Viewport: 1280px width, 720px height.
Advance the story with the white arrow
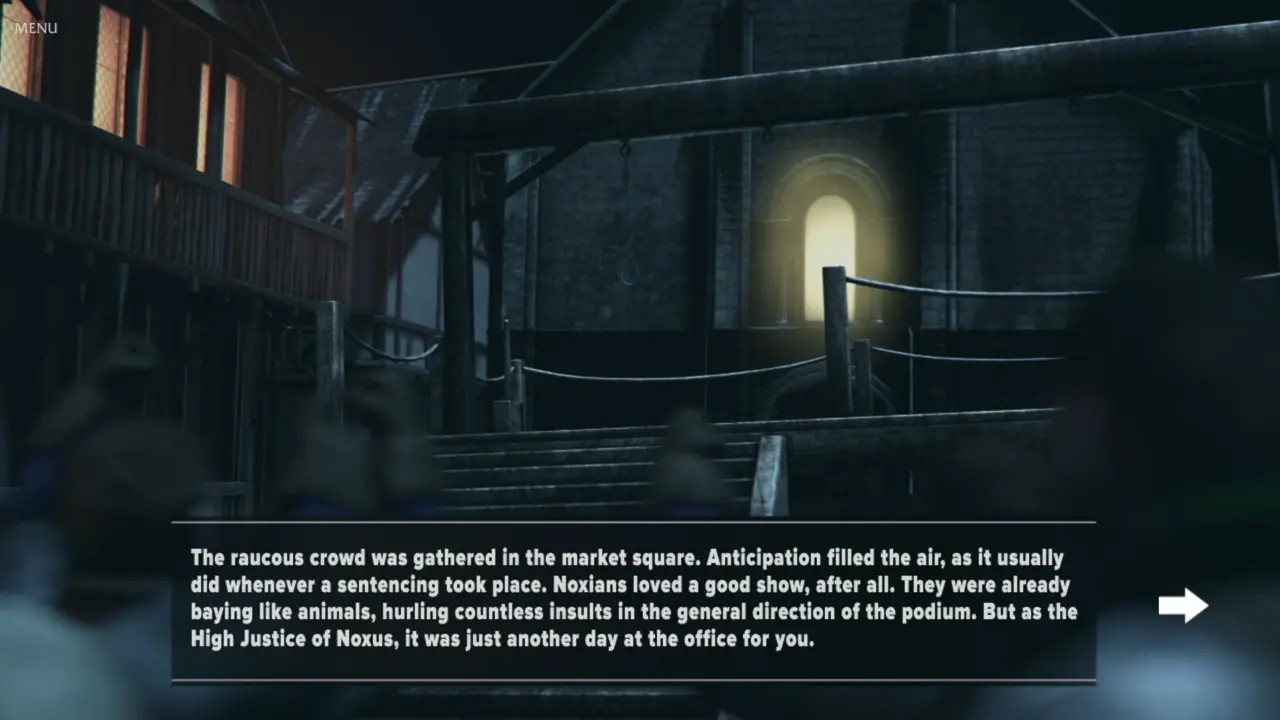click(1183, 605)
